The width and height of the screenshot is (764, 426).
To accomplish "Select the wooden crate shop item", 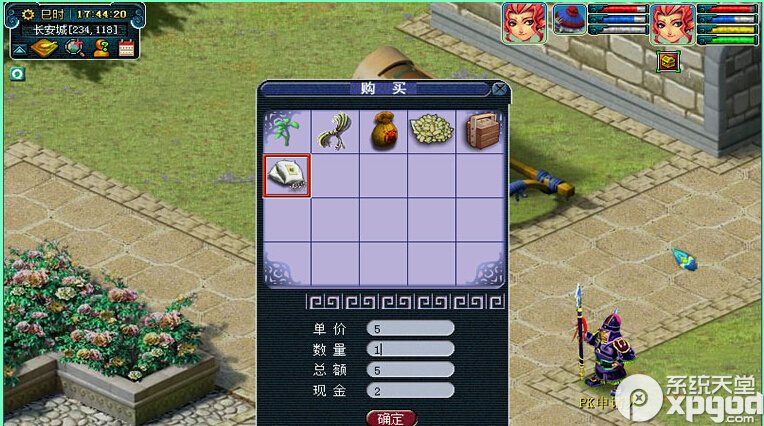I will click(481, 130).
